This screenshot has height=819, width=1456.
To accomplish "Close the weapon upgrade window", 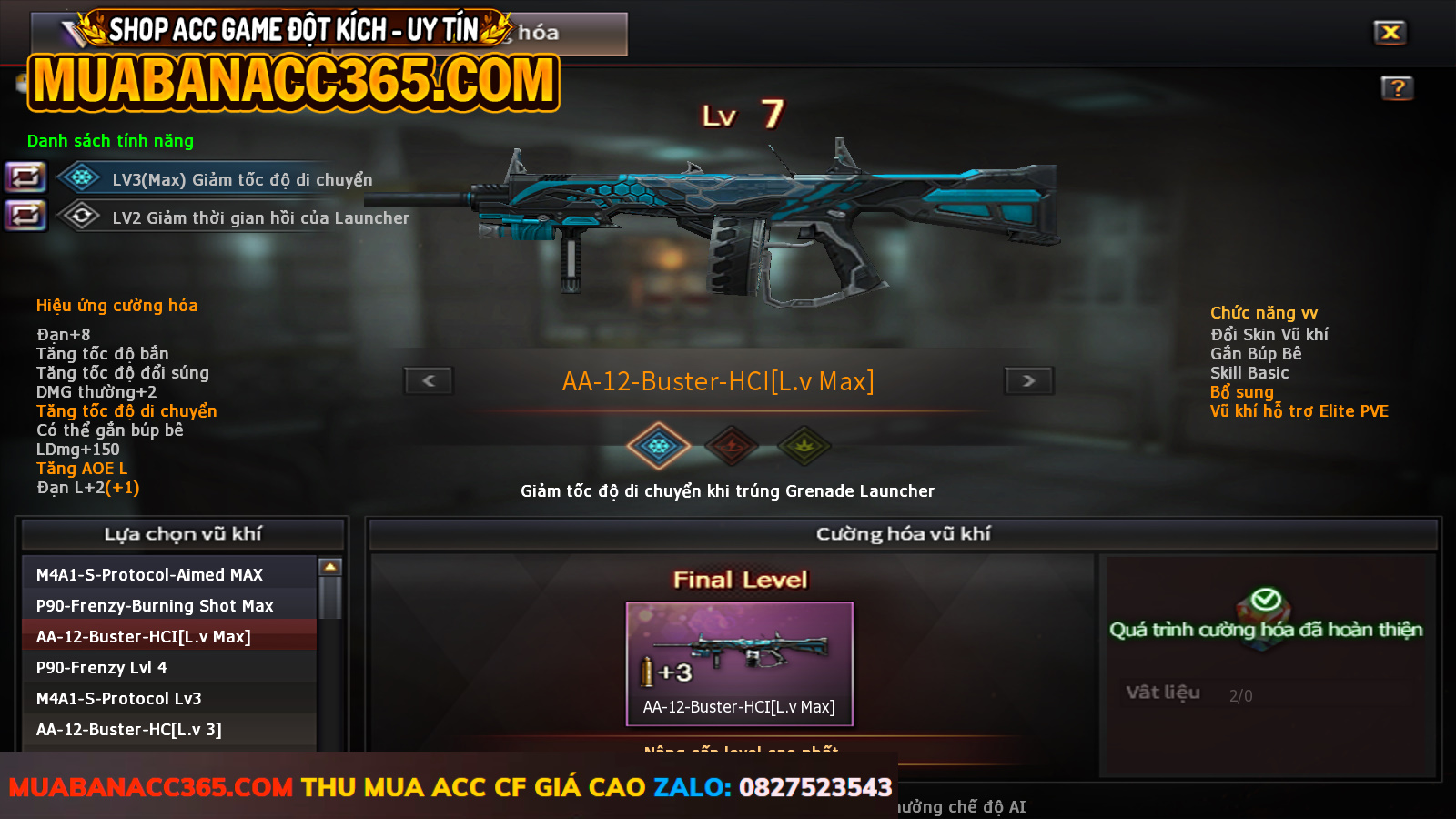I will pyautogui.click(x=1390, y=33).
